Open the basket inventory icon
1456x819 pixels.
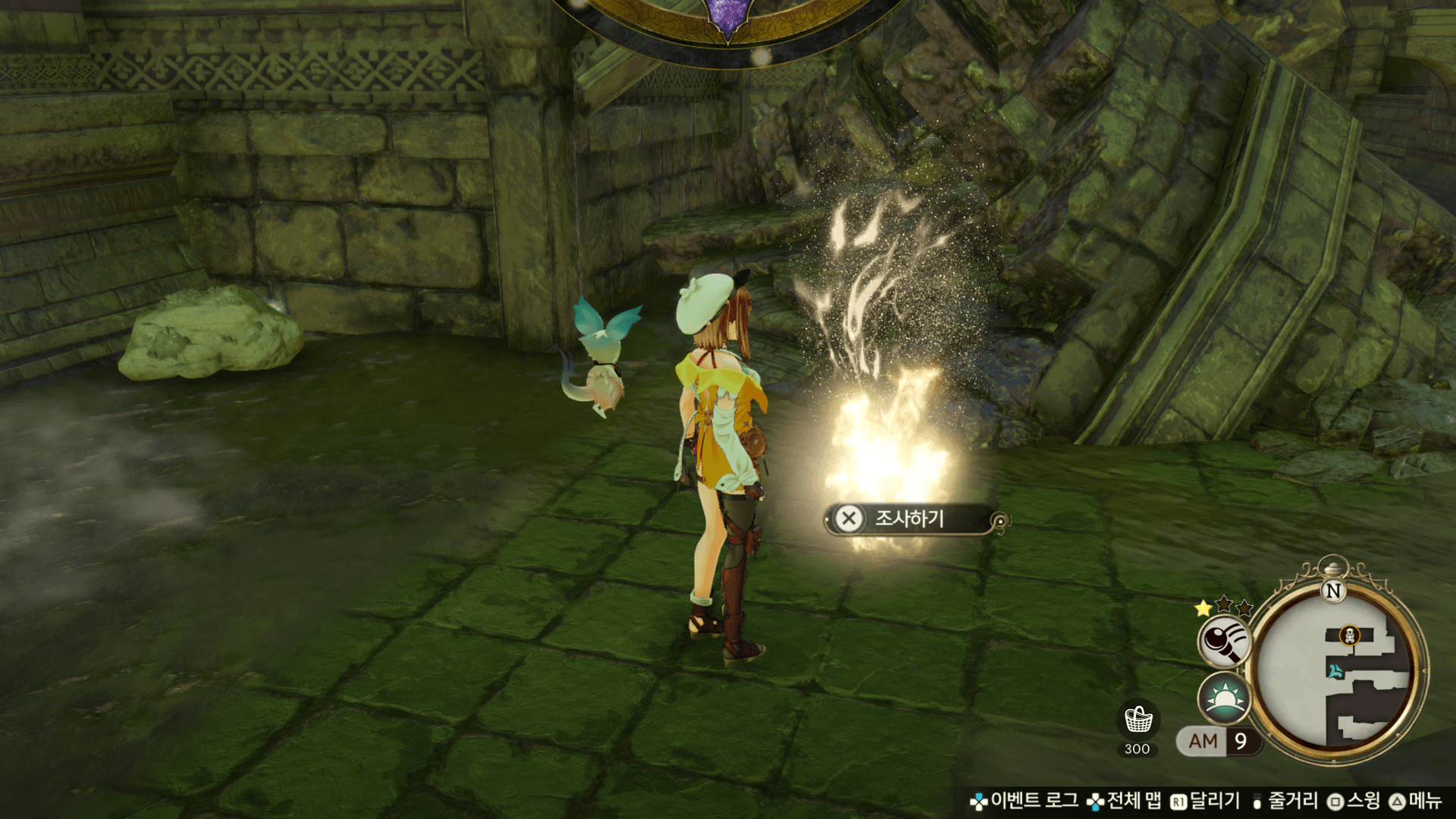point(1137,720)
